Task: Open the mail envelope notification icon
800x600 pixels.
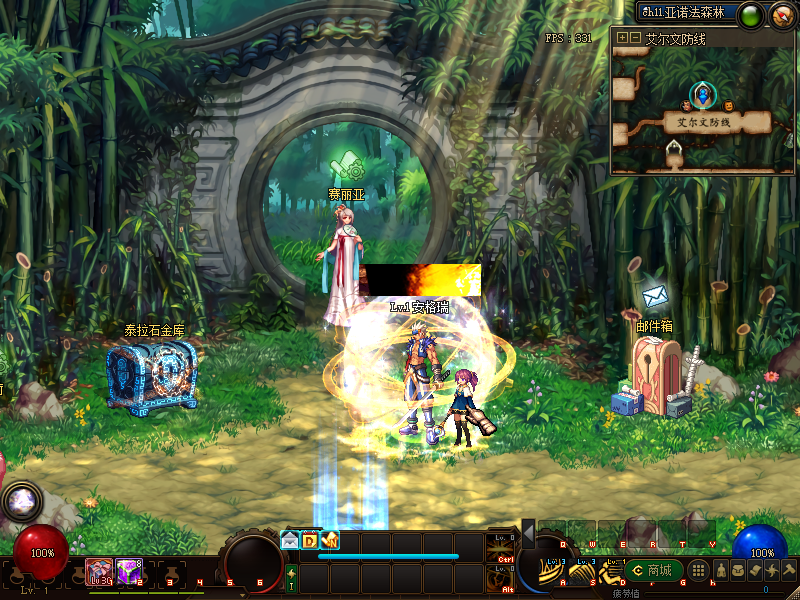Action: [290, 540]
